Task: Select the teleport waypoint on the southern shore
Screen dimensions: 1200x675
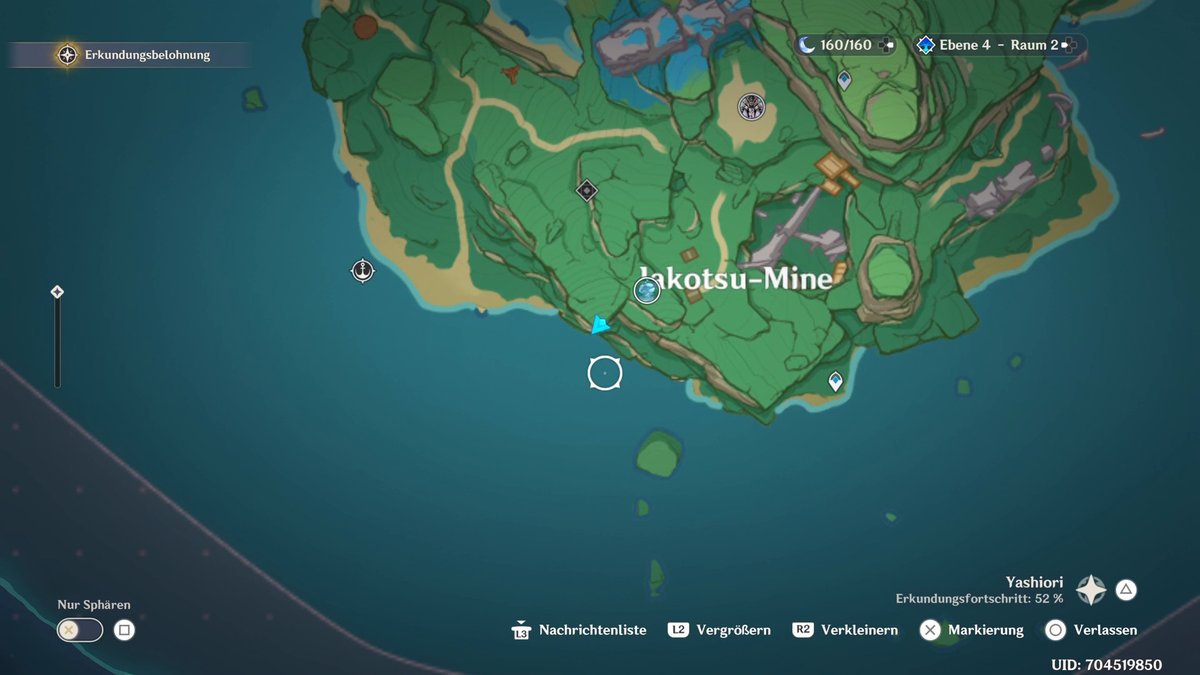Action: coord(835,381)
